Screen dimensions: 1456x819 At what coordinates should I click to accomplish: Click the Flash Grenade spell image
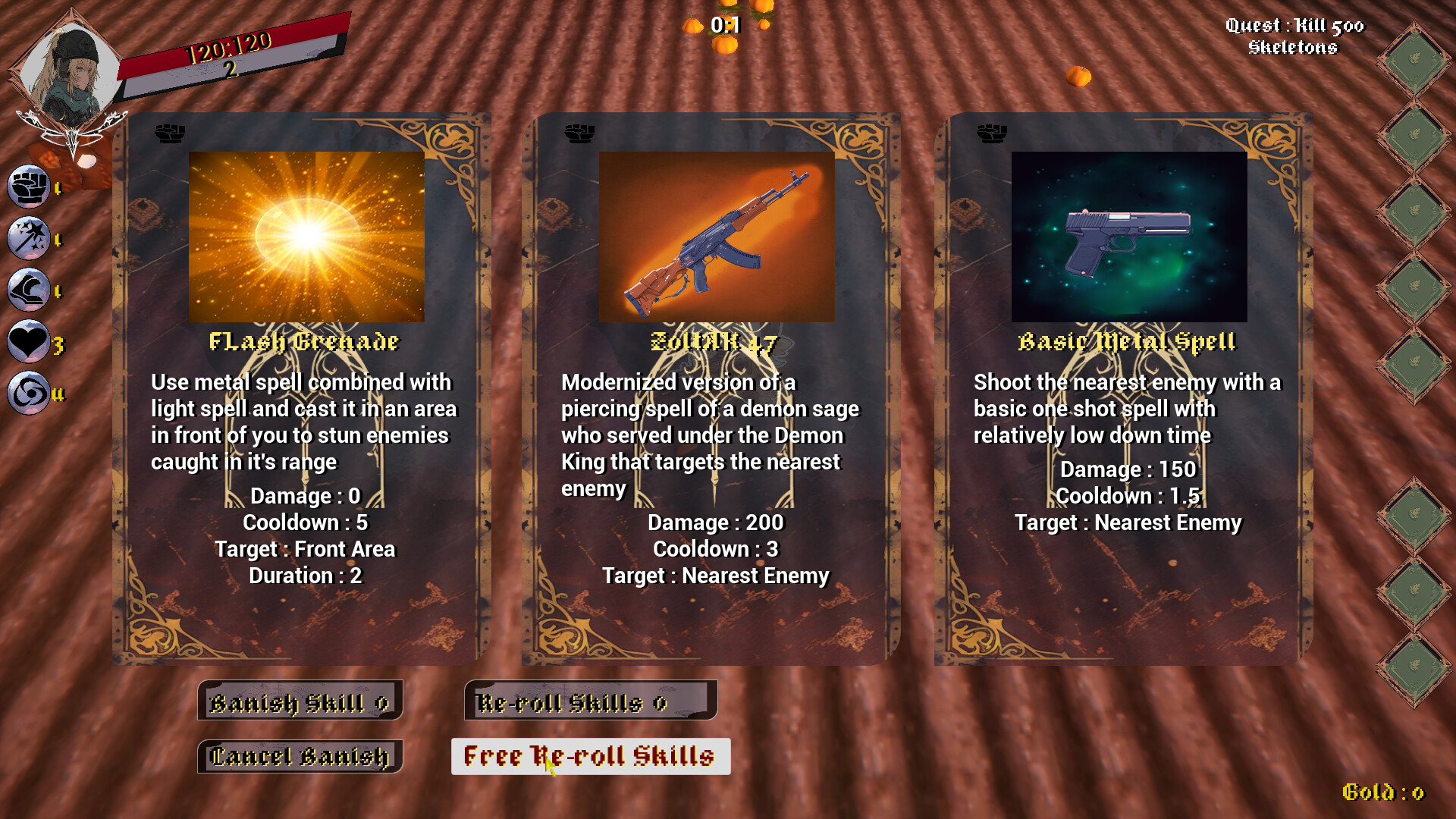click(306, 237)
